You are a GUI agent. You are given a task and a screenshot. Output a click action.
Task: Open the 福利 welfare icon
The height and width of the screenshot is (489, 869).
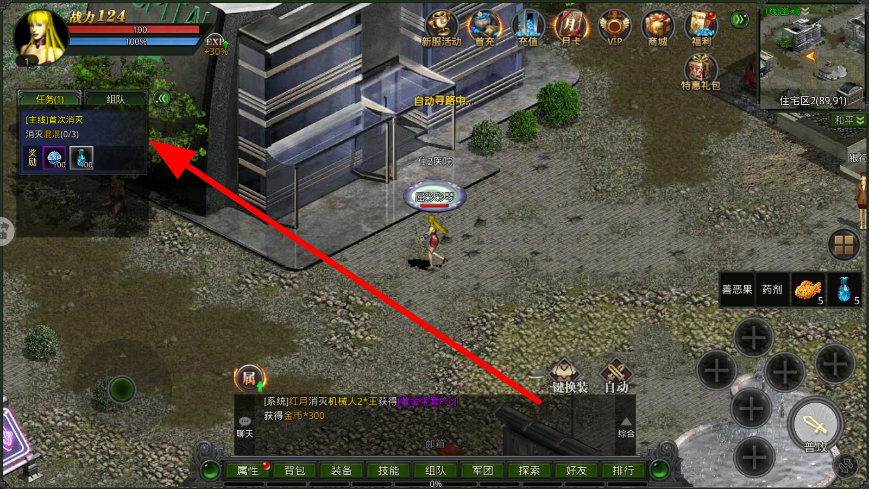tap(700, 26)
